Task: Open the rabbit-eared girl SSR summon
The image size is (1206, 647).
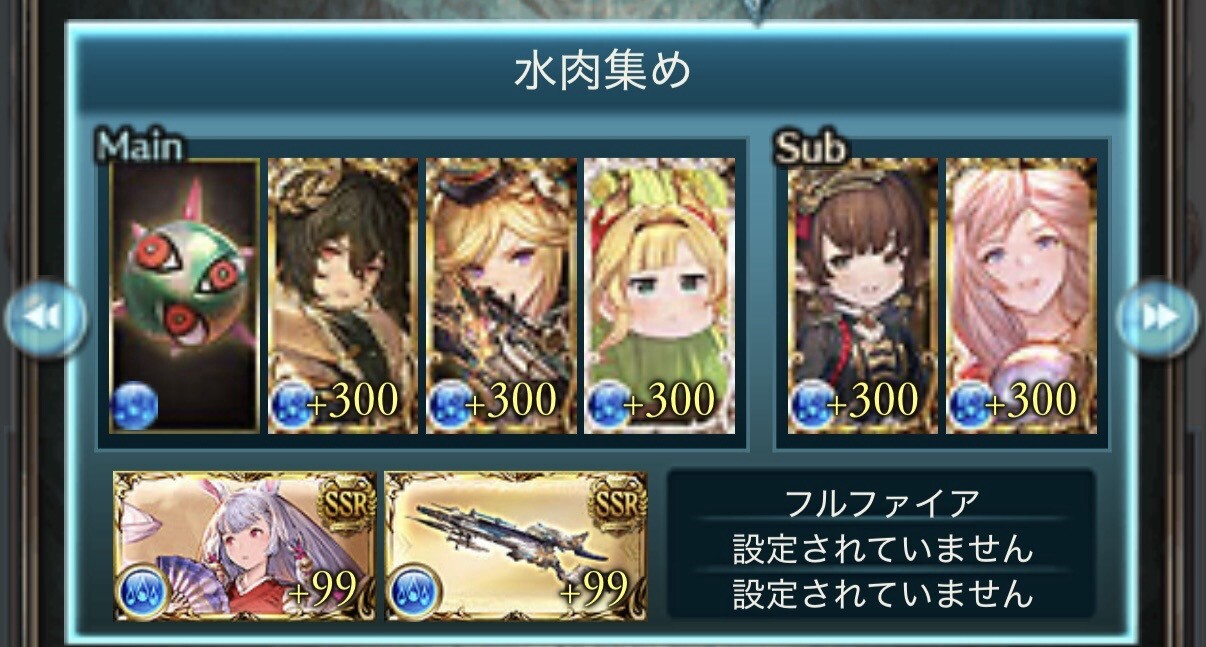Action: [245, 546]
